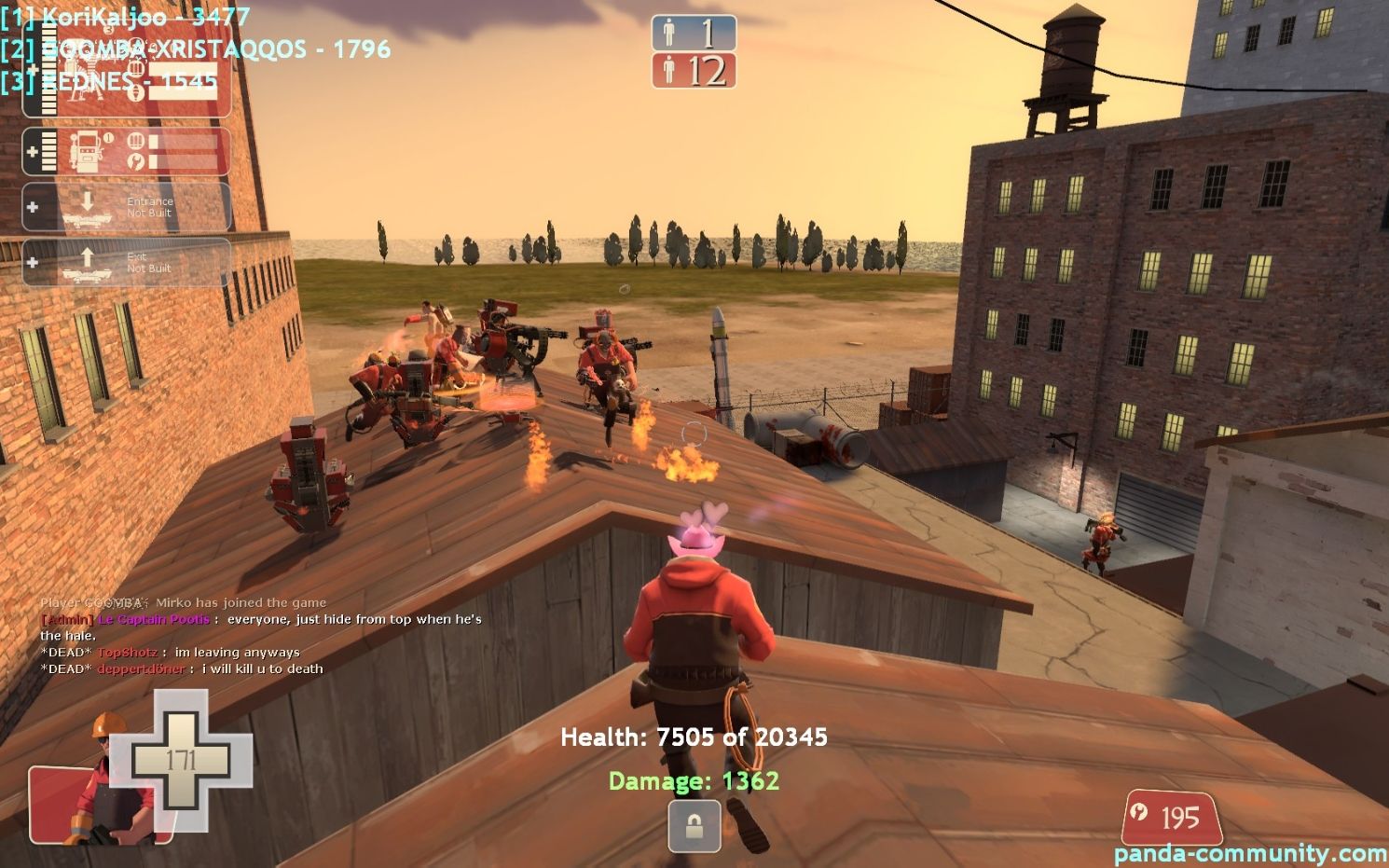Select the dispenser building status panel
This screenshot has height=868, width=1389.
127,151
